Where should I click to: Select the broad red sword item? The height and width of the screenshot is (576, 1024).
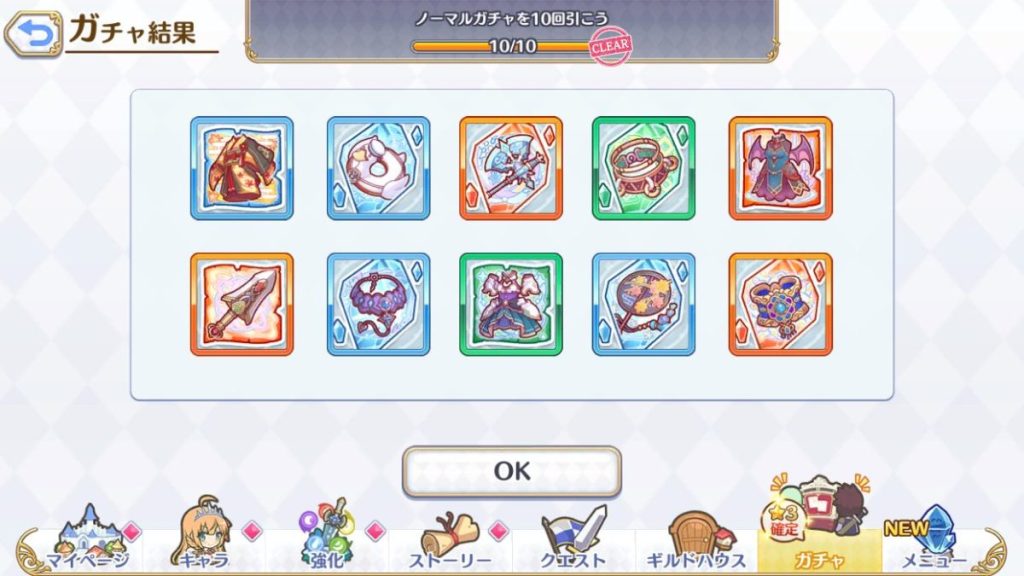[x=242, y=304]
